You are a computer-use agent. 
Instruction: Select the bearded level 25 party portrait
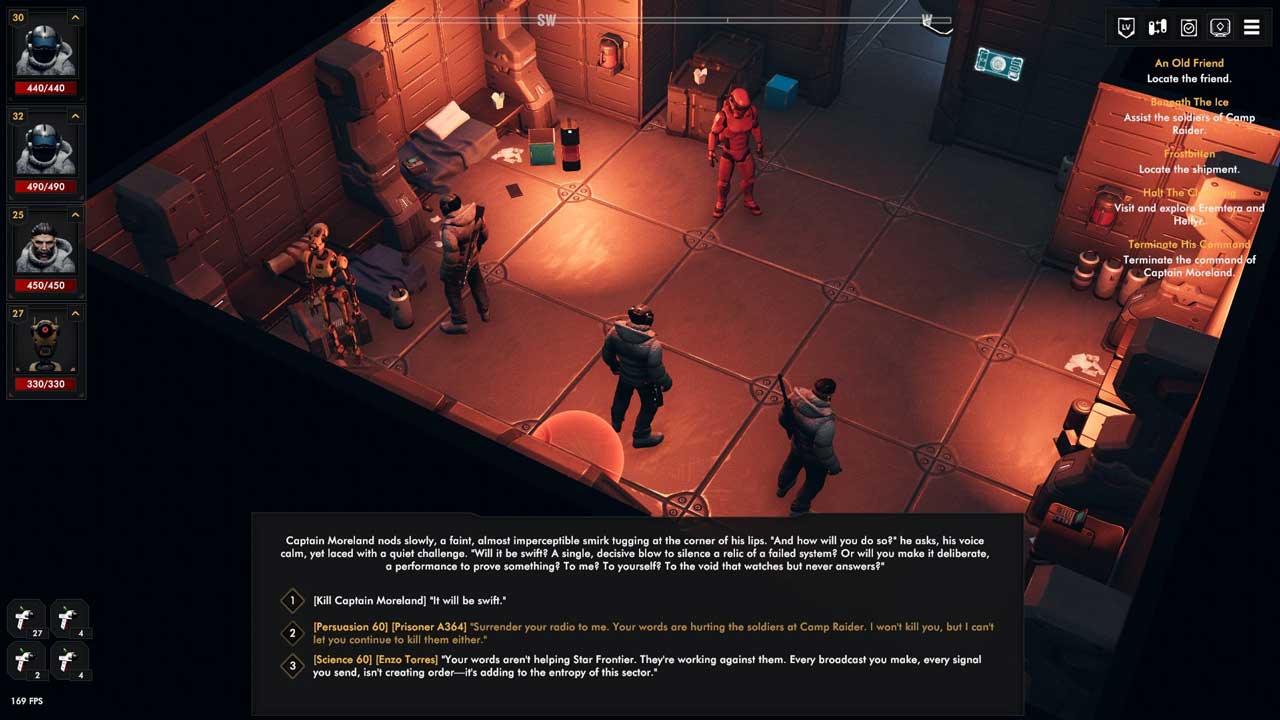coord(46,247)
